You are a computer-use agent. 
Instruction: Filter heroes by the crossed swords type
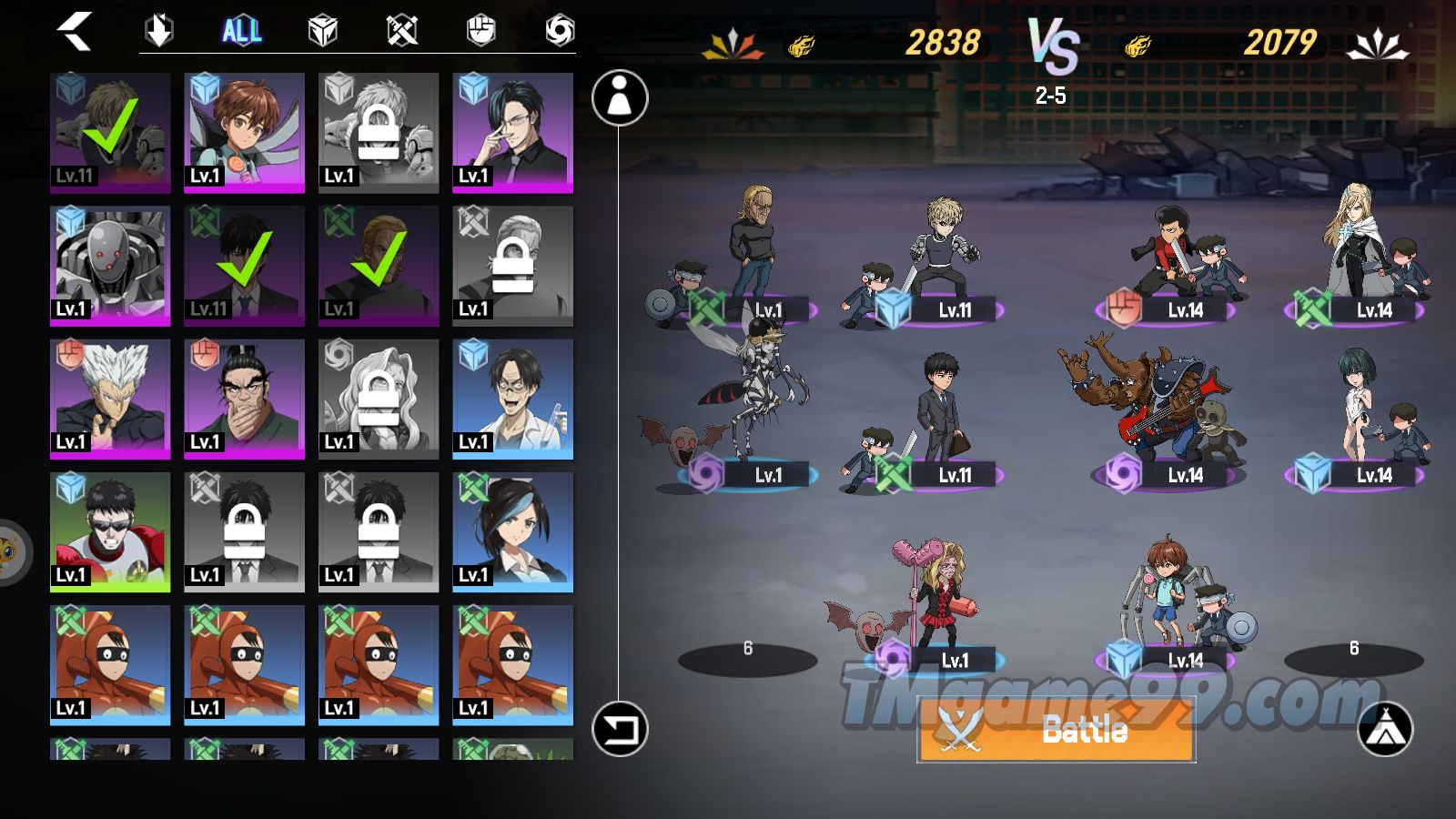(x=401, y=32)
